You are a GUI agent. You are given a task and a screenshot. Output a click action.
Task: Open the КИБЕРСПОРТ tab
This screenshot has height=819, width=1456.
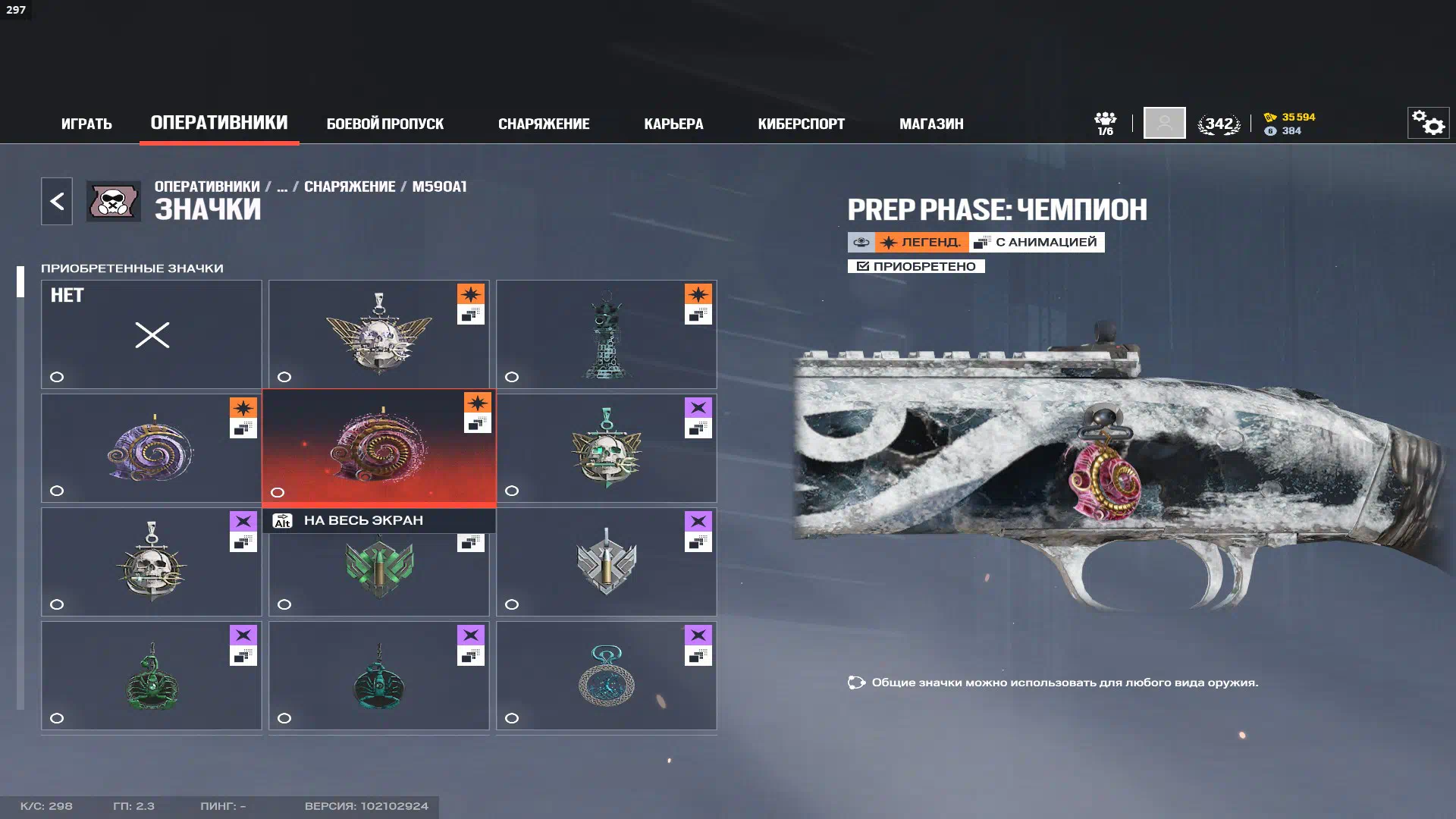click(x=801, y=124)
